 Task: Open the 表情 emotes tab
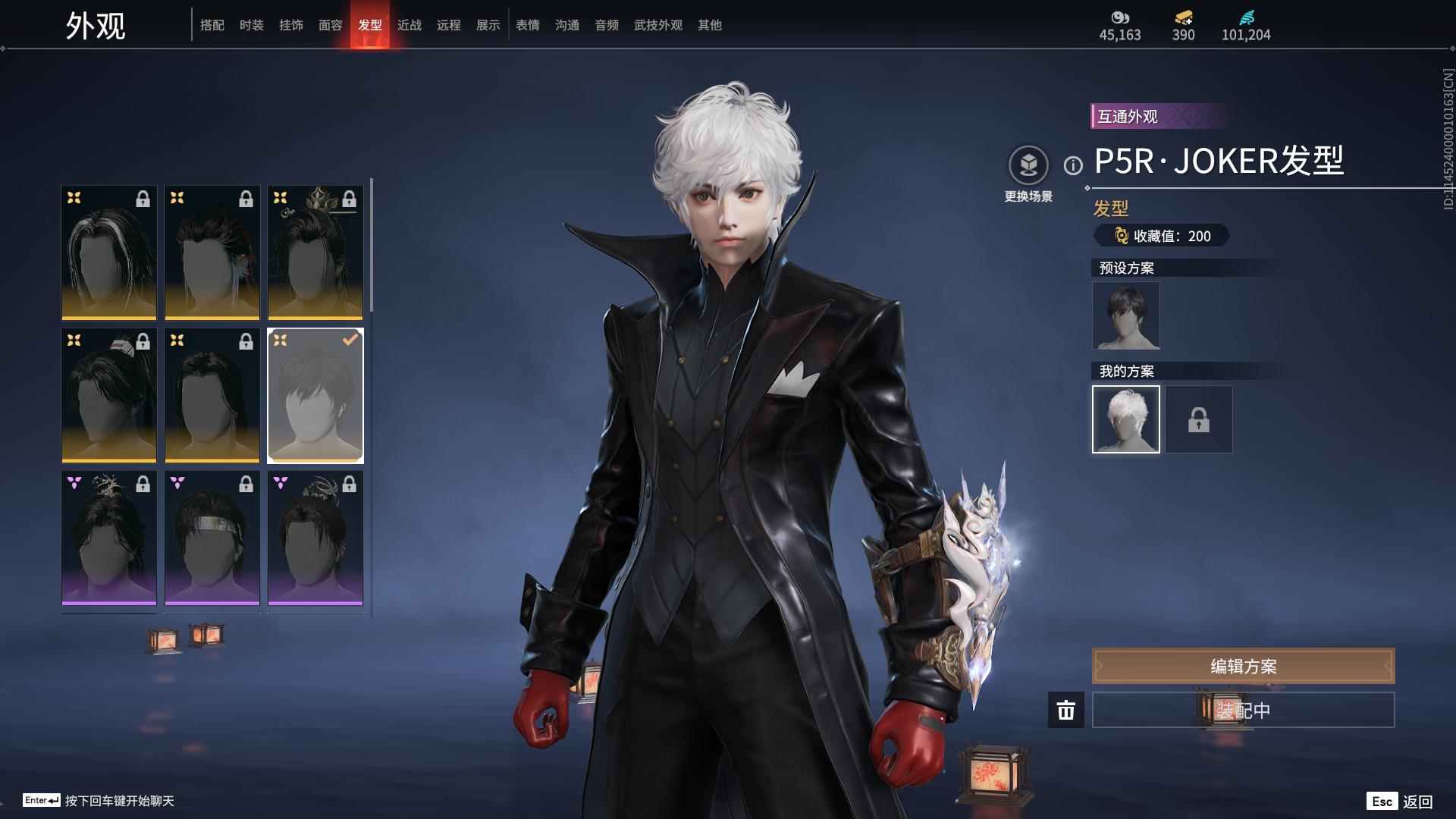tap(527, 25)
